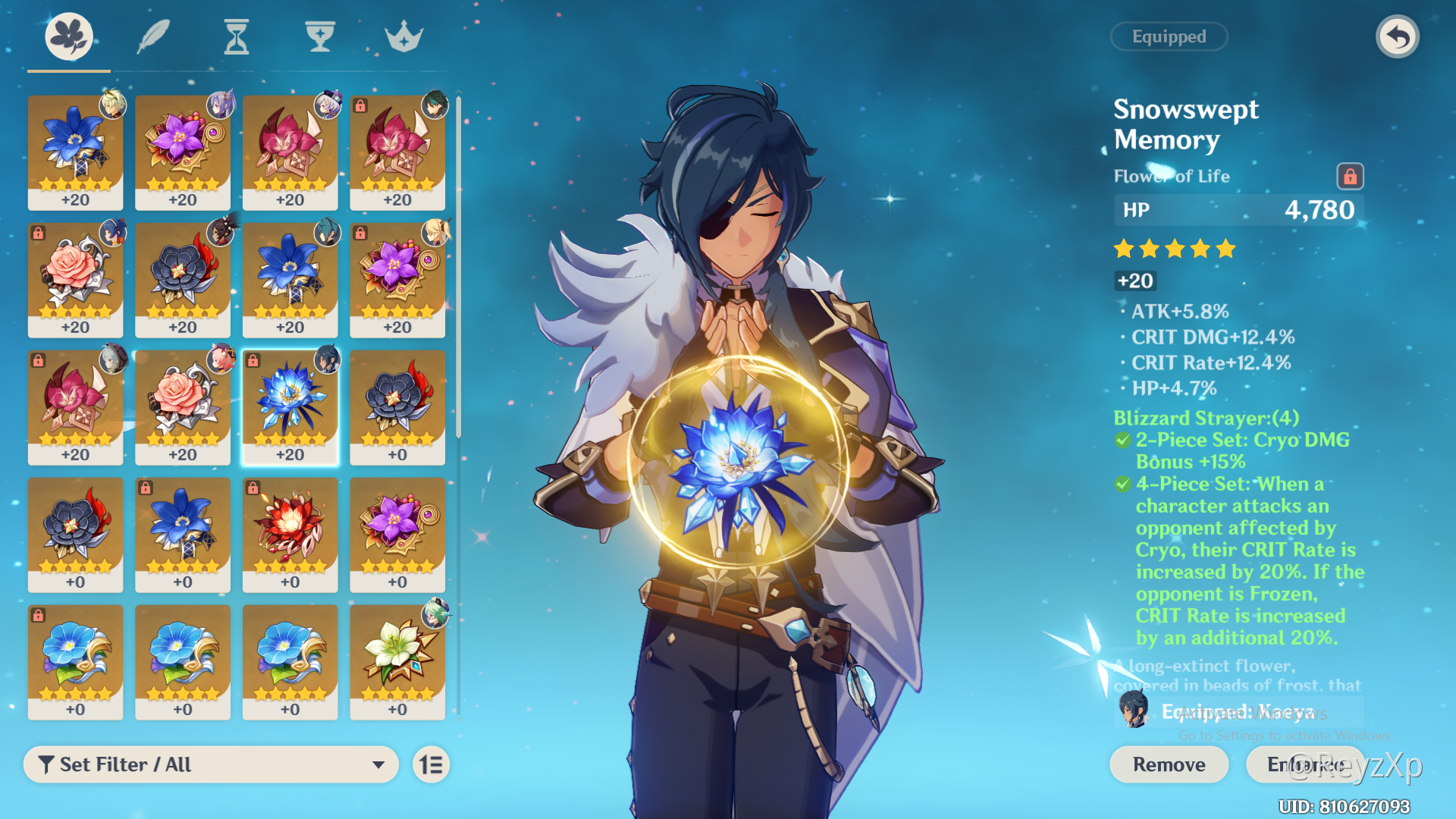Toggle the artifact sort order button
Image resolution: width=1456 pixels, height=819 pixels.
(431, 764)
